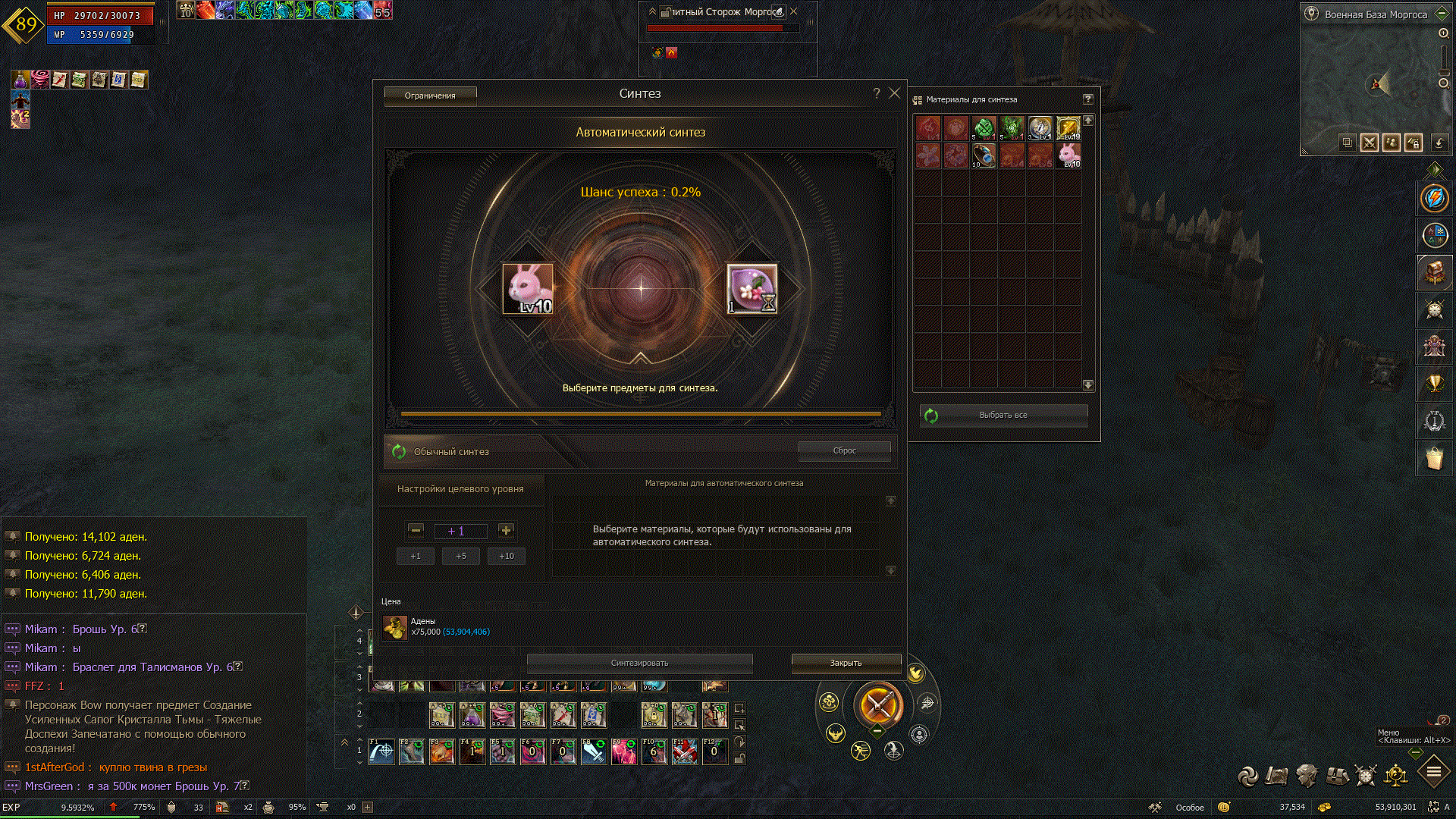Set target level using the +10 button
1456x819 pixels.
pos(507,556)
